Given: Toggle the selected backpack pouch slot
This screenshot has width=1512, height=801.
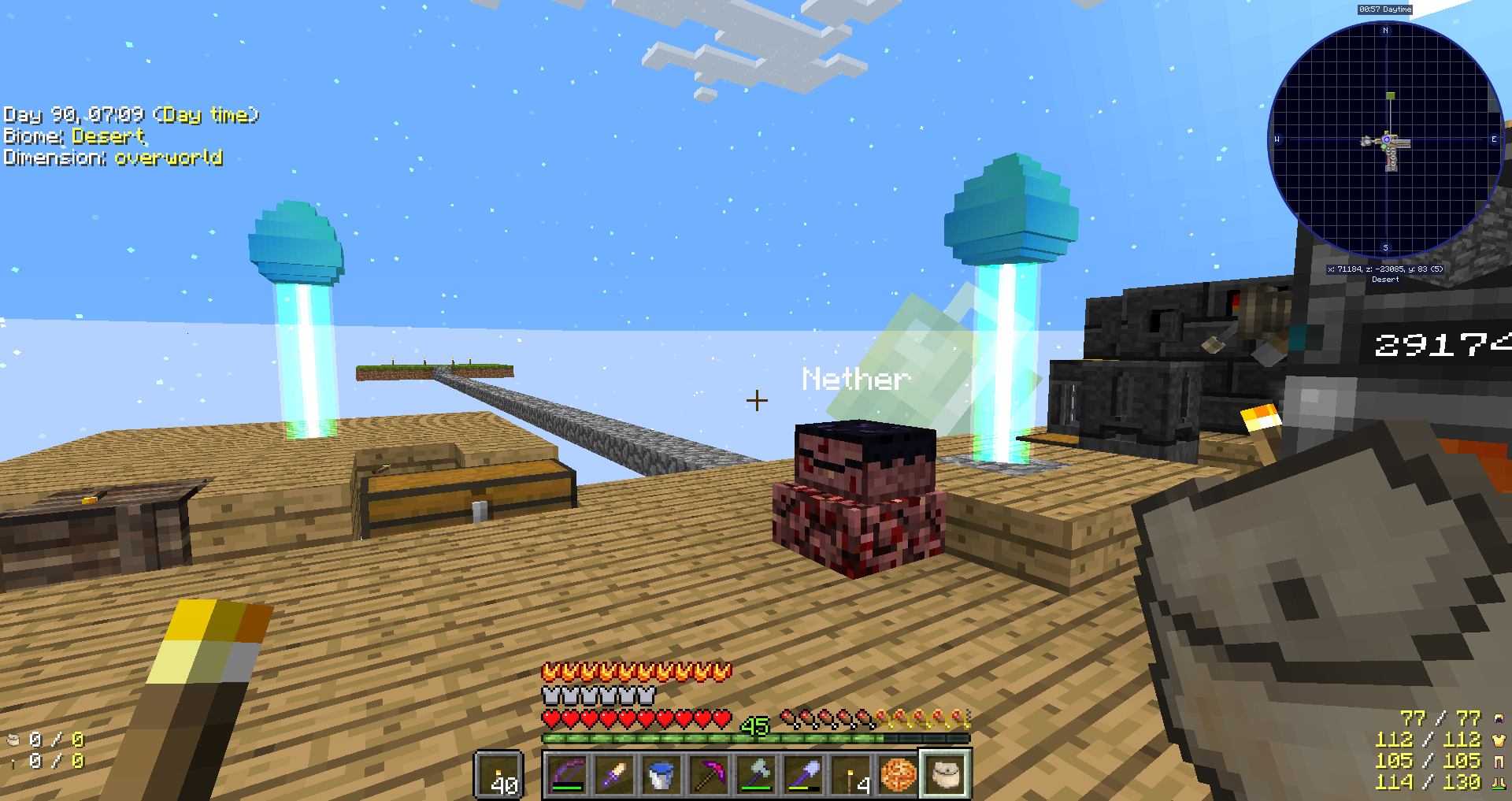Looking at the screenshot, I should point(944,776).
